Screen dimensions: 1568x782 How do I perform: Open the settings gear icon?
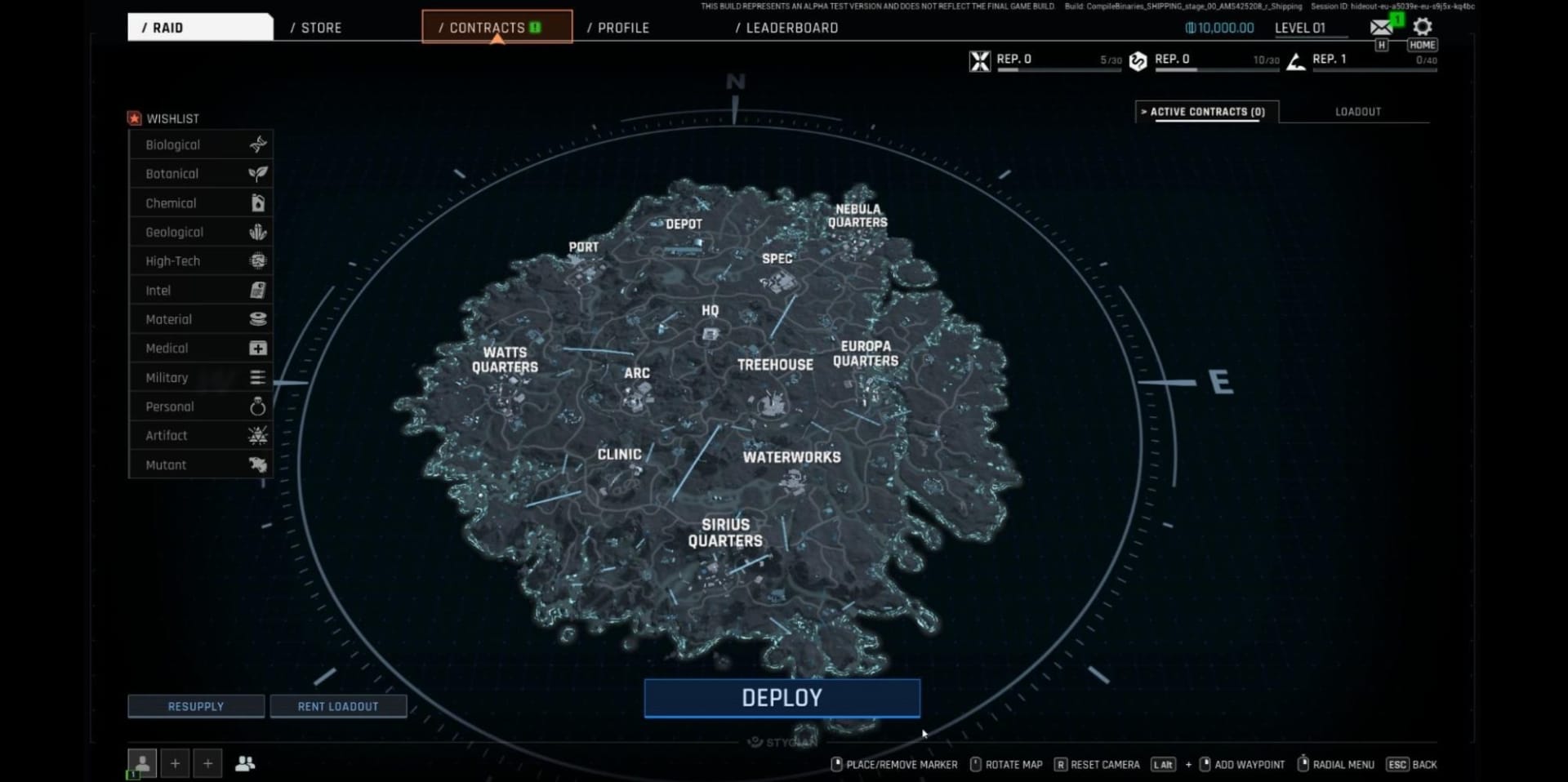point(1423,27)
